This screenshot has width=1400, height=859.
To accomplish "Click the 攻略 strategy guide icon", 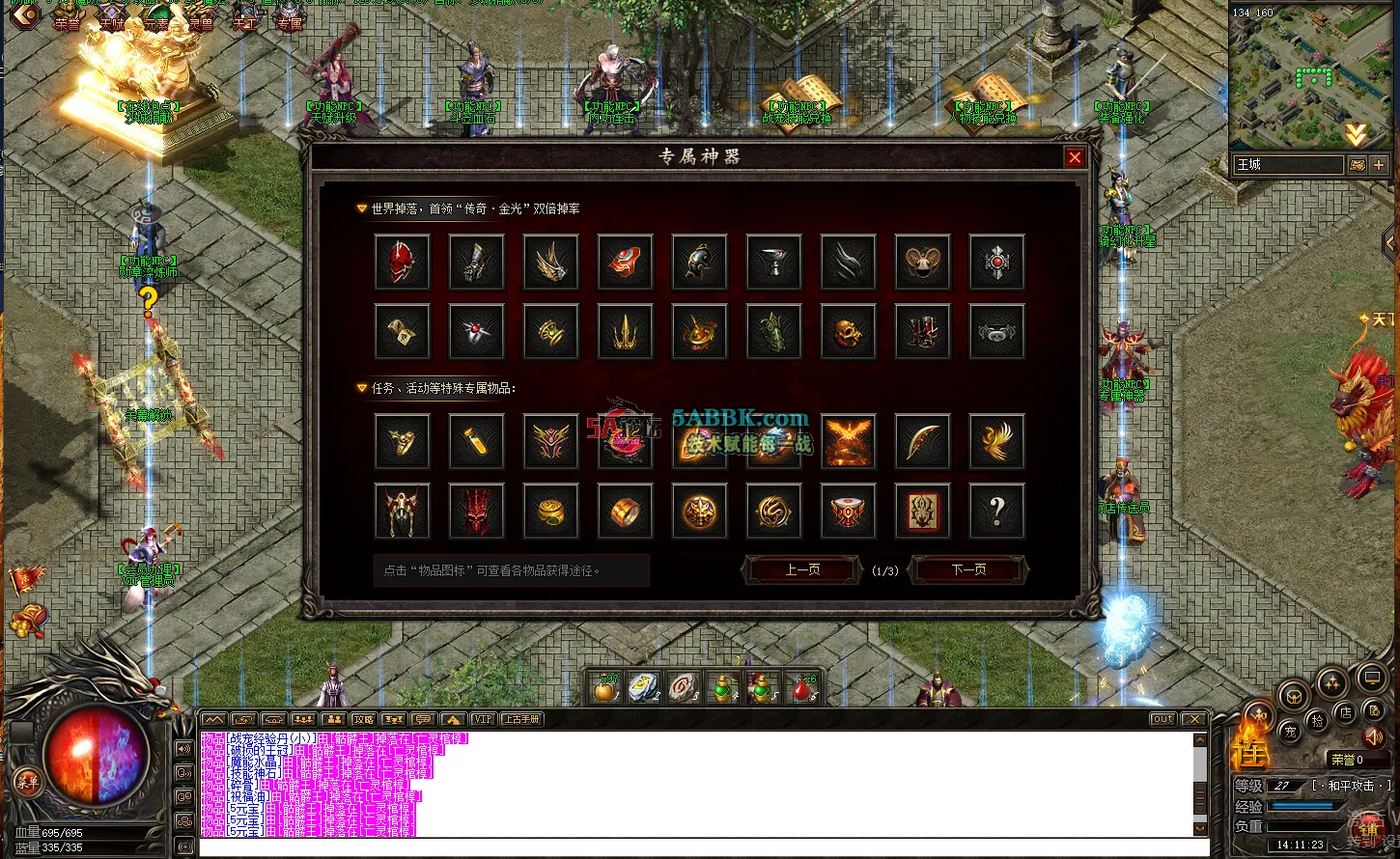I will point(365,719).
